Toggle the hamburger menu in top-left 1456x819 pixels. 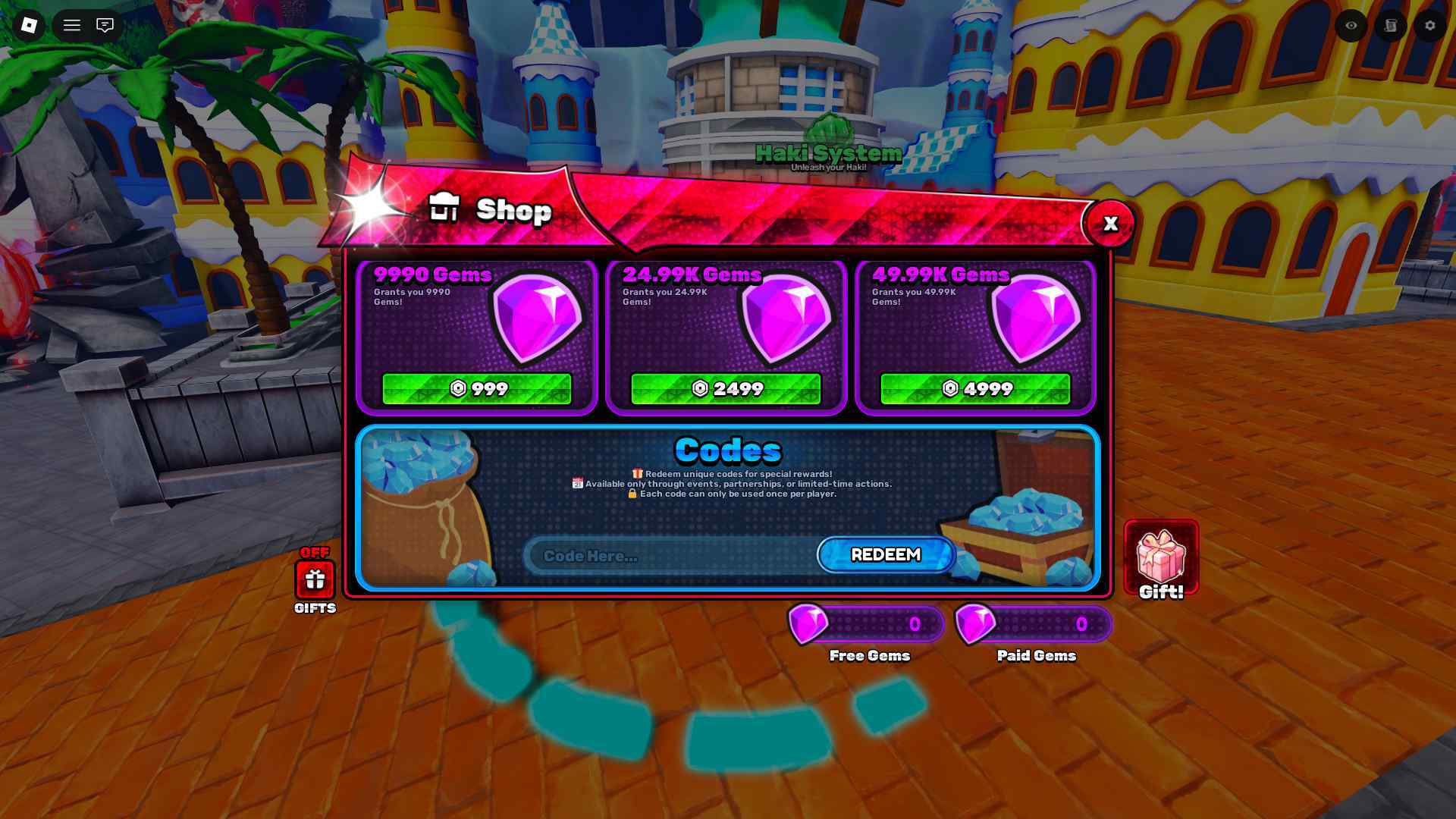point(72,25)
